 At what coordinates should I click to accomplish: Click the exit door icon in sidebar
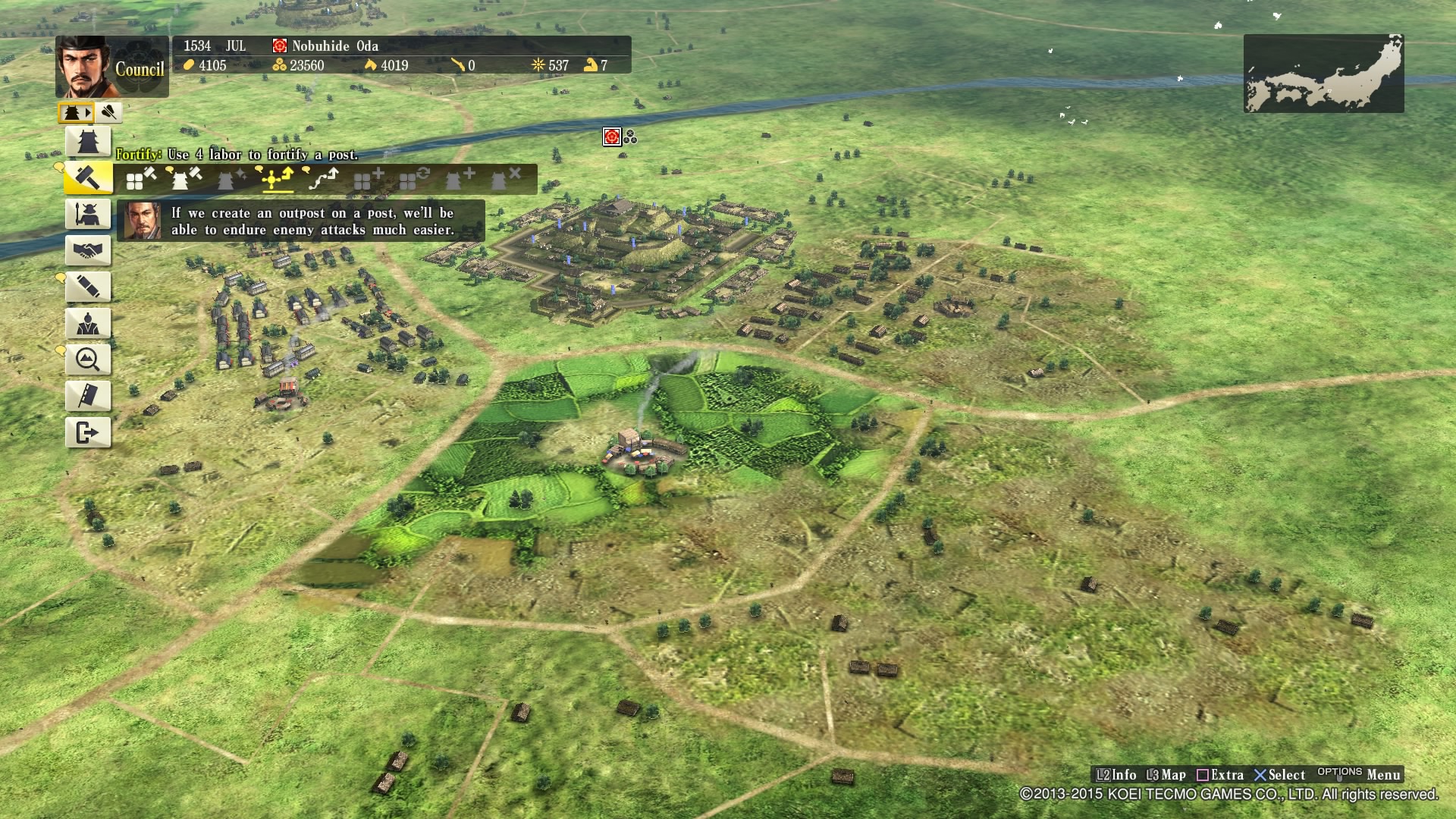coord(88,433)
